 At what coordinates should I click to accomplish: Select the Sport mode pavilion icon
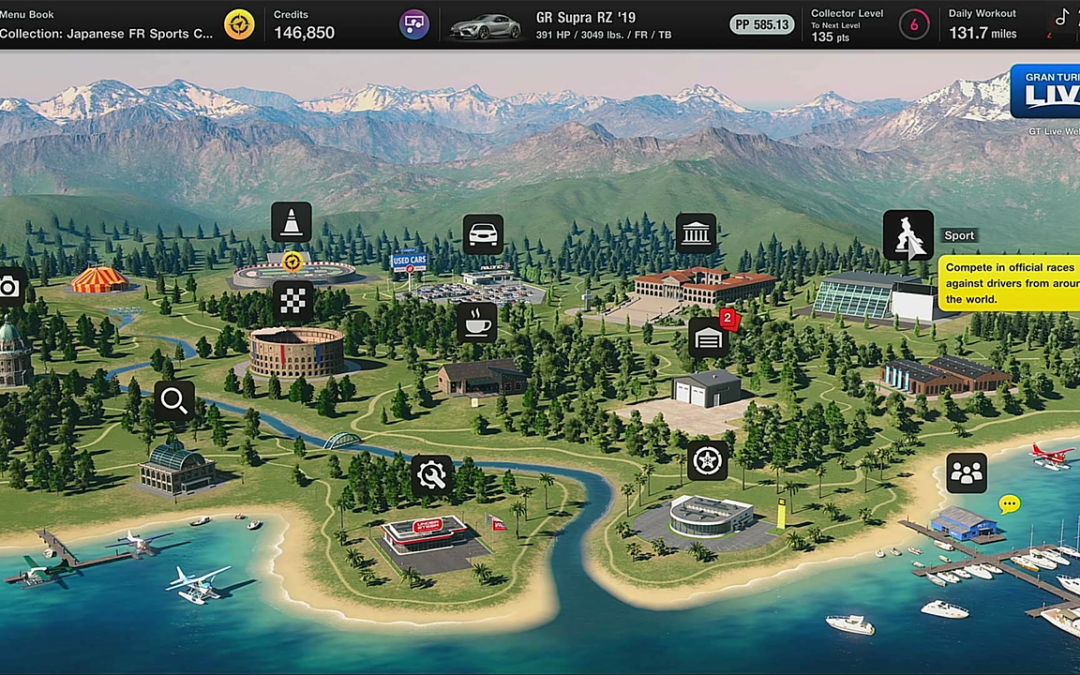point(908,235)
